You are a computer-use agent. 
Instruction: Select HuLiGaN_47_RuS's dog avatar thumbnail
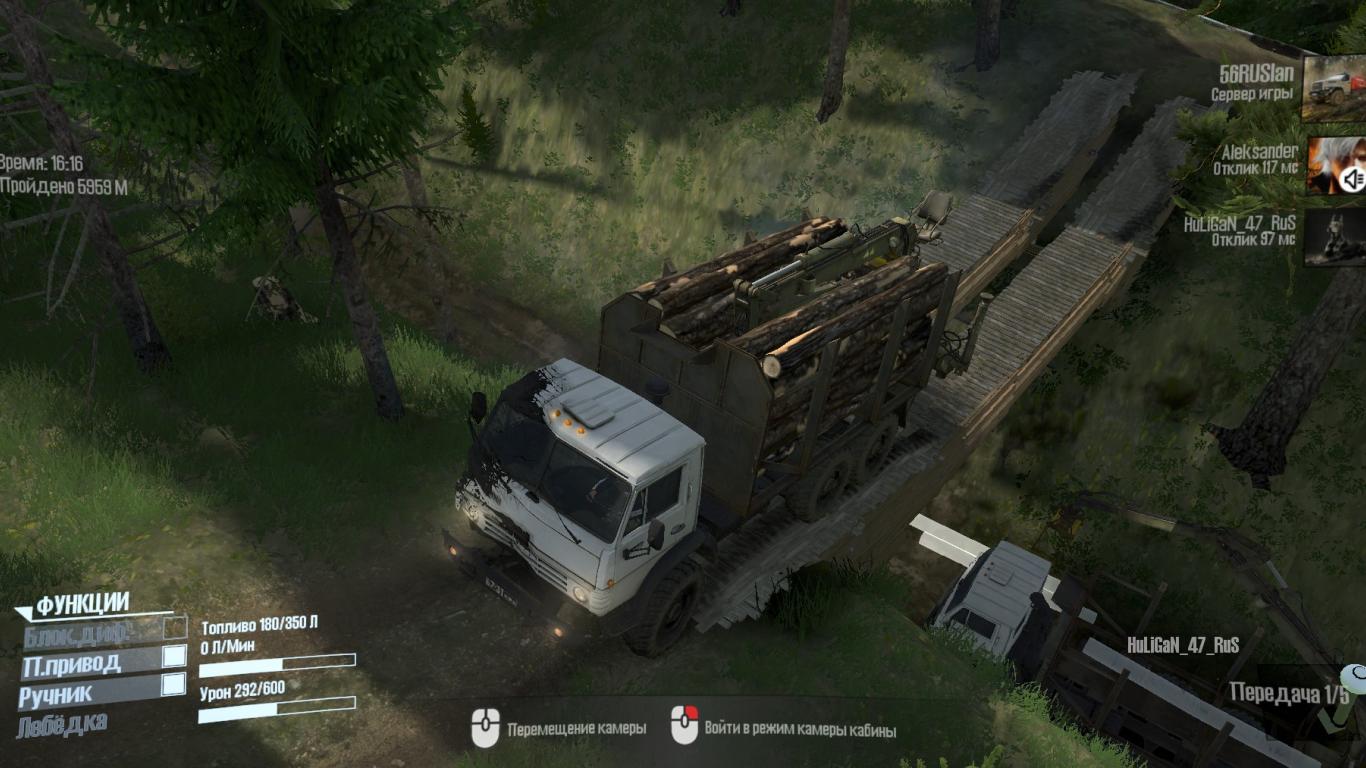(x=1334, y=237)
